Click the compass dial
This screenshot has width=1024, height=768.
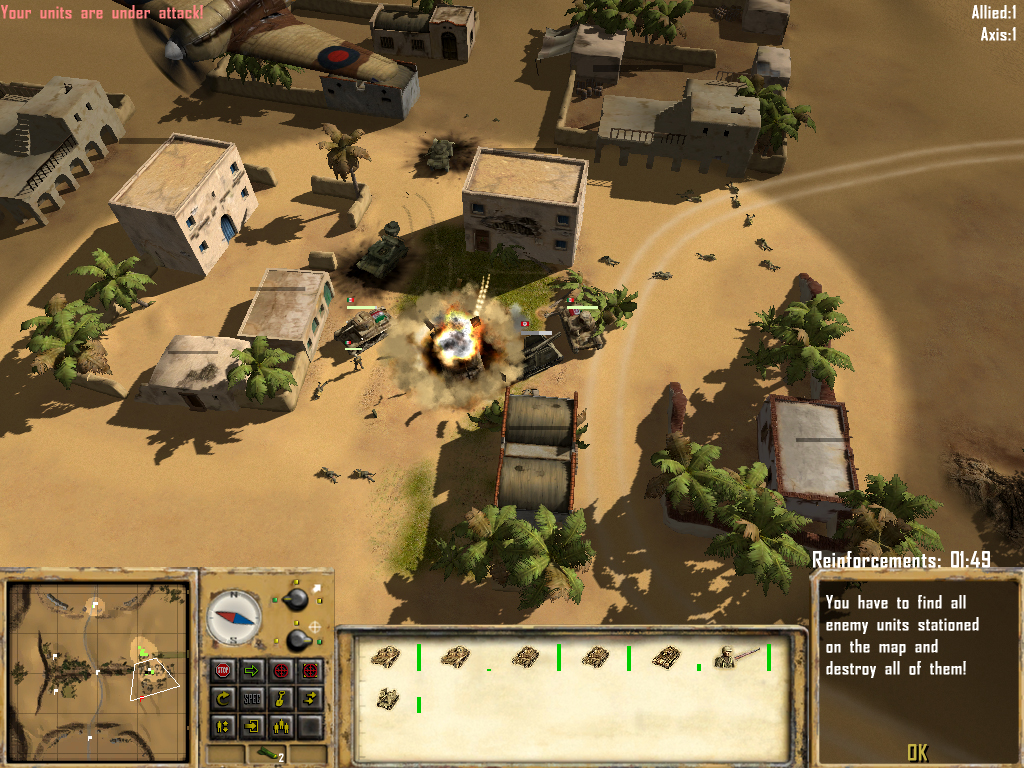pos(234,617)
